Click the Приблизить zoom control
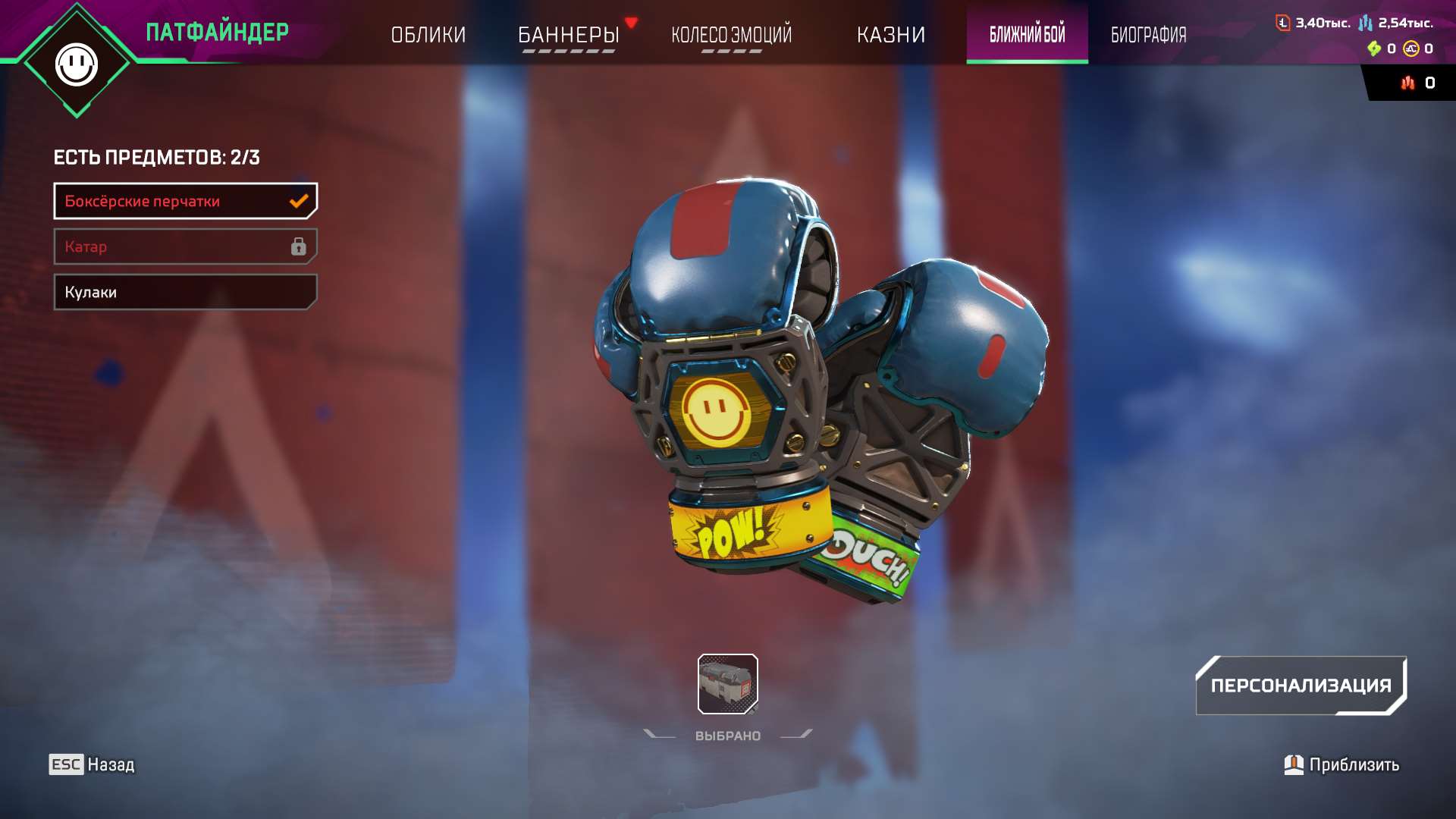Viewport: 1456px width, 819px height. (1352, 765)
